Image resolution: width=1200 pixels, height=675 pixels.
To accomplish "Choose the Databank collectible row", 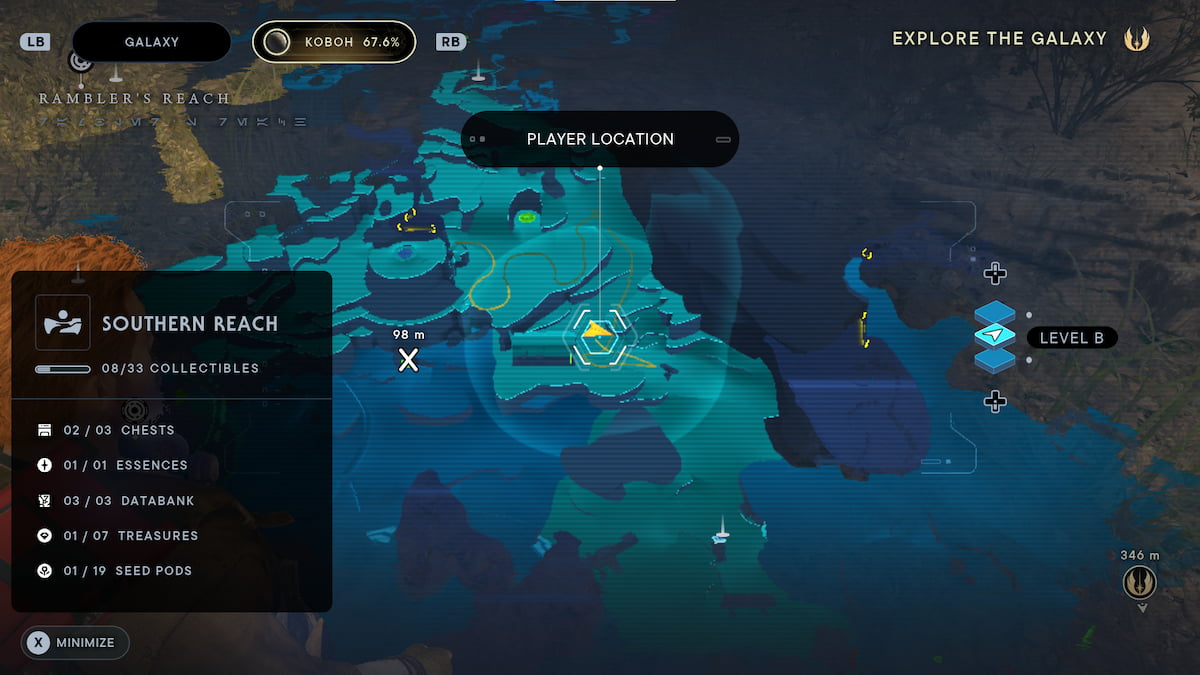I will [130, 500].
